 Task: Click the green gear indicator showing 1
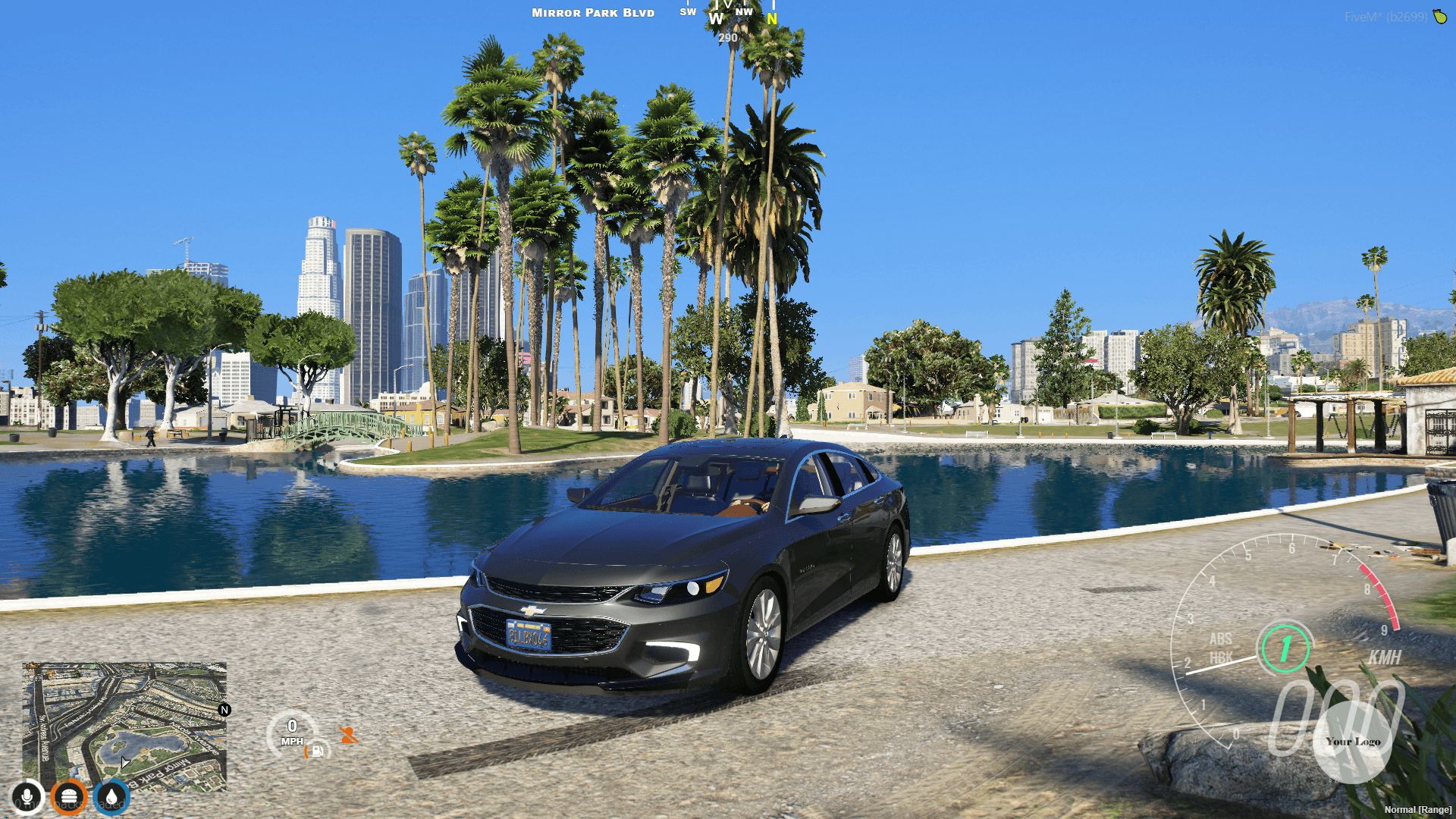(1284, 650)
